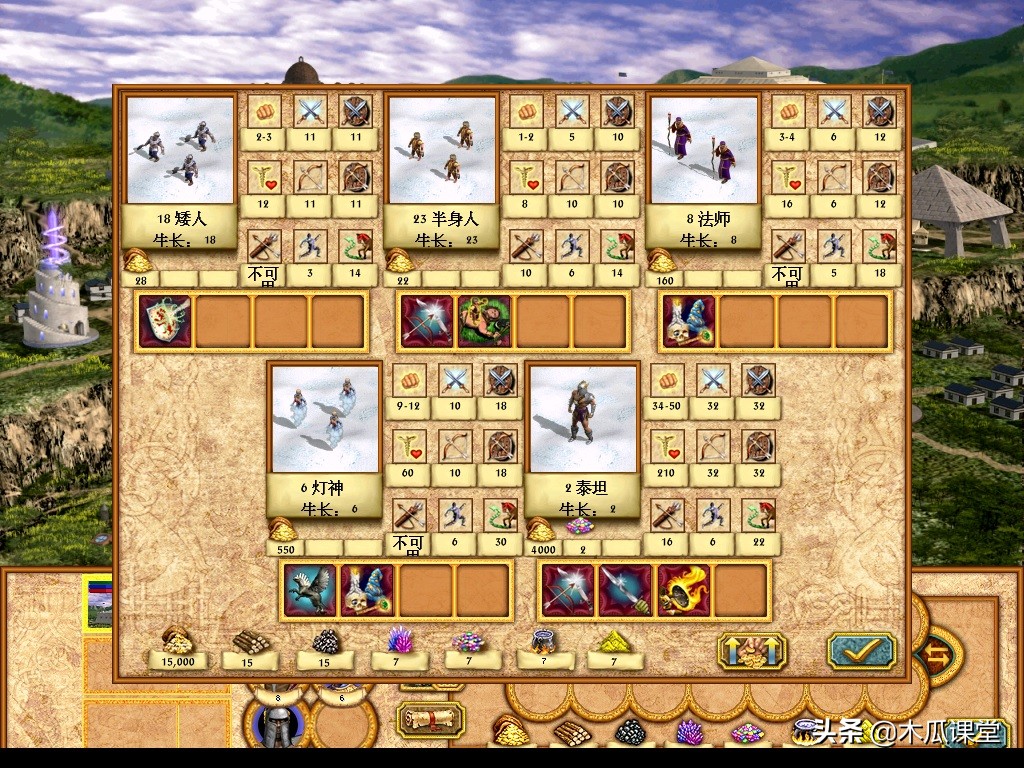Choose the Halfling (半身人) creature portrait
This screenshot has height=768, width=1024.
point(441,150)
